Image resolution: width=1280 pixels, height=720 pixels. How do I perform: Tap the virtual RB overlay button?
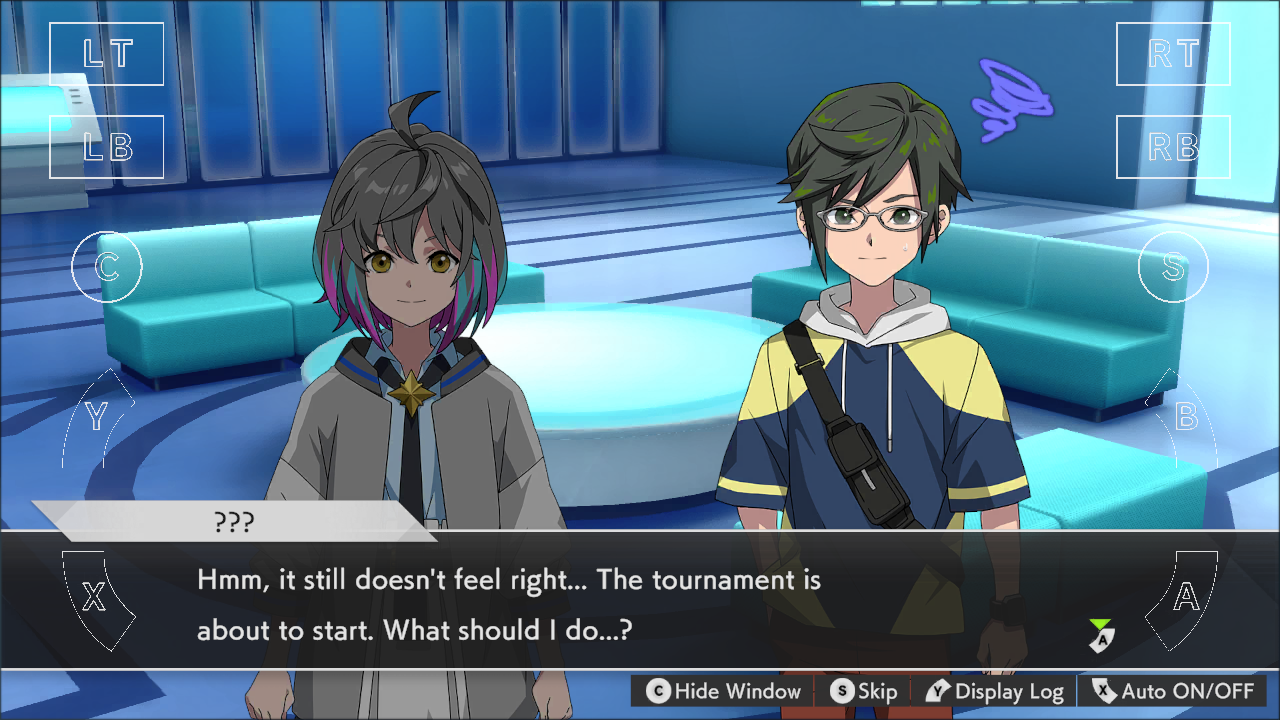point(1173,147)
